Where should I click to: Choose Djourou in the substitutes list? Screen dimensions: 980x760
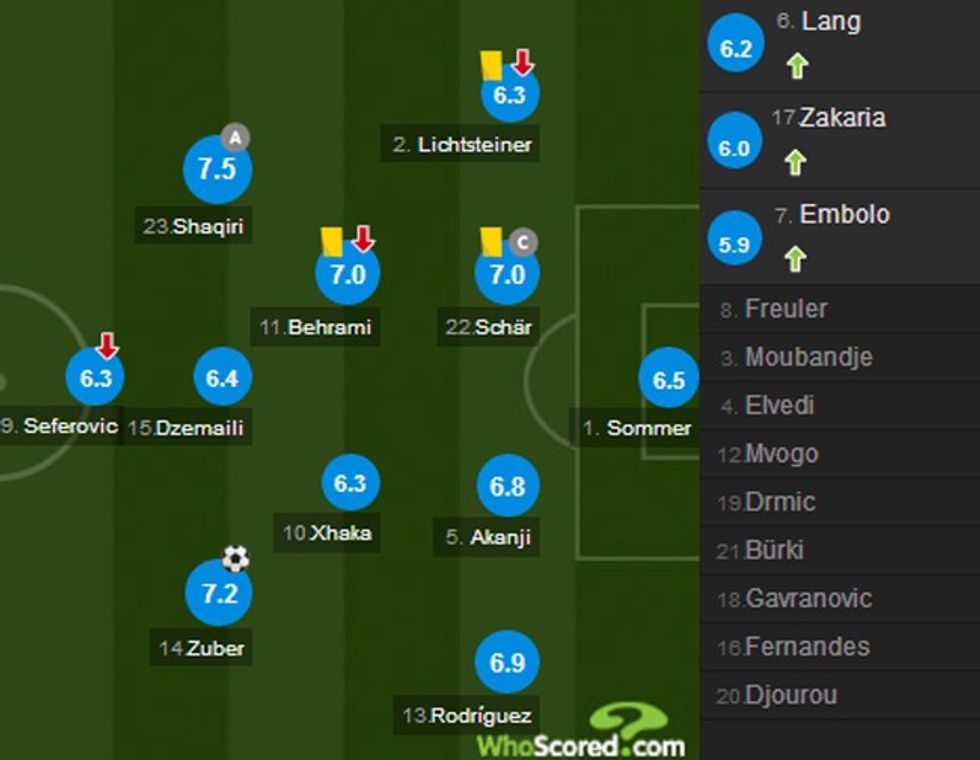pos(790,695)
